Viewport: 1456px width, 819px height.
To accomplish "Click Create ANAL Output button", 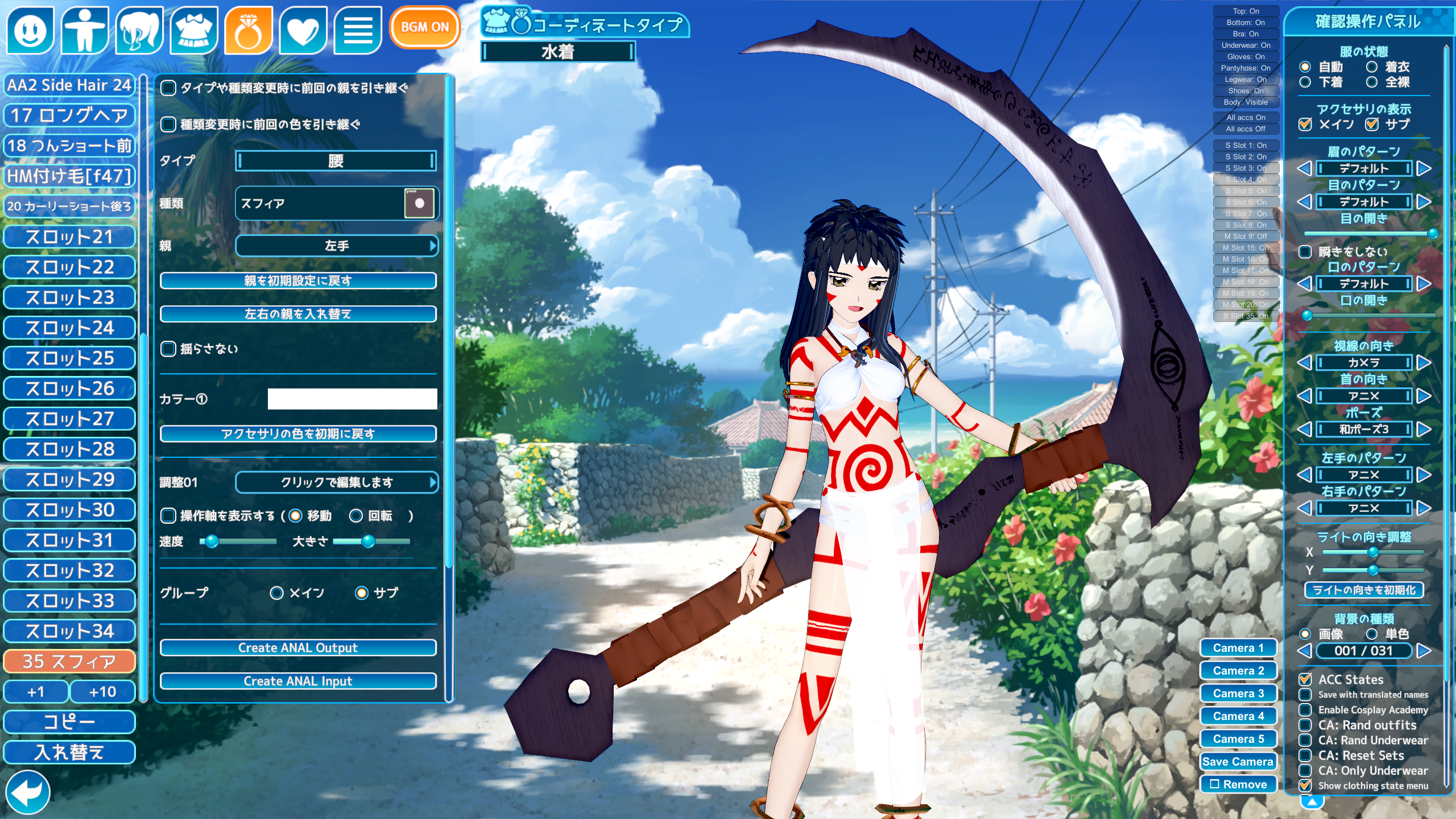I will pyautogui.click(x=298, y=648).
